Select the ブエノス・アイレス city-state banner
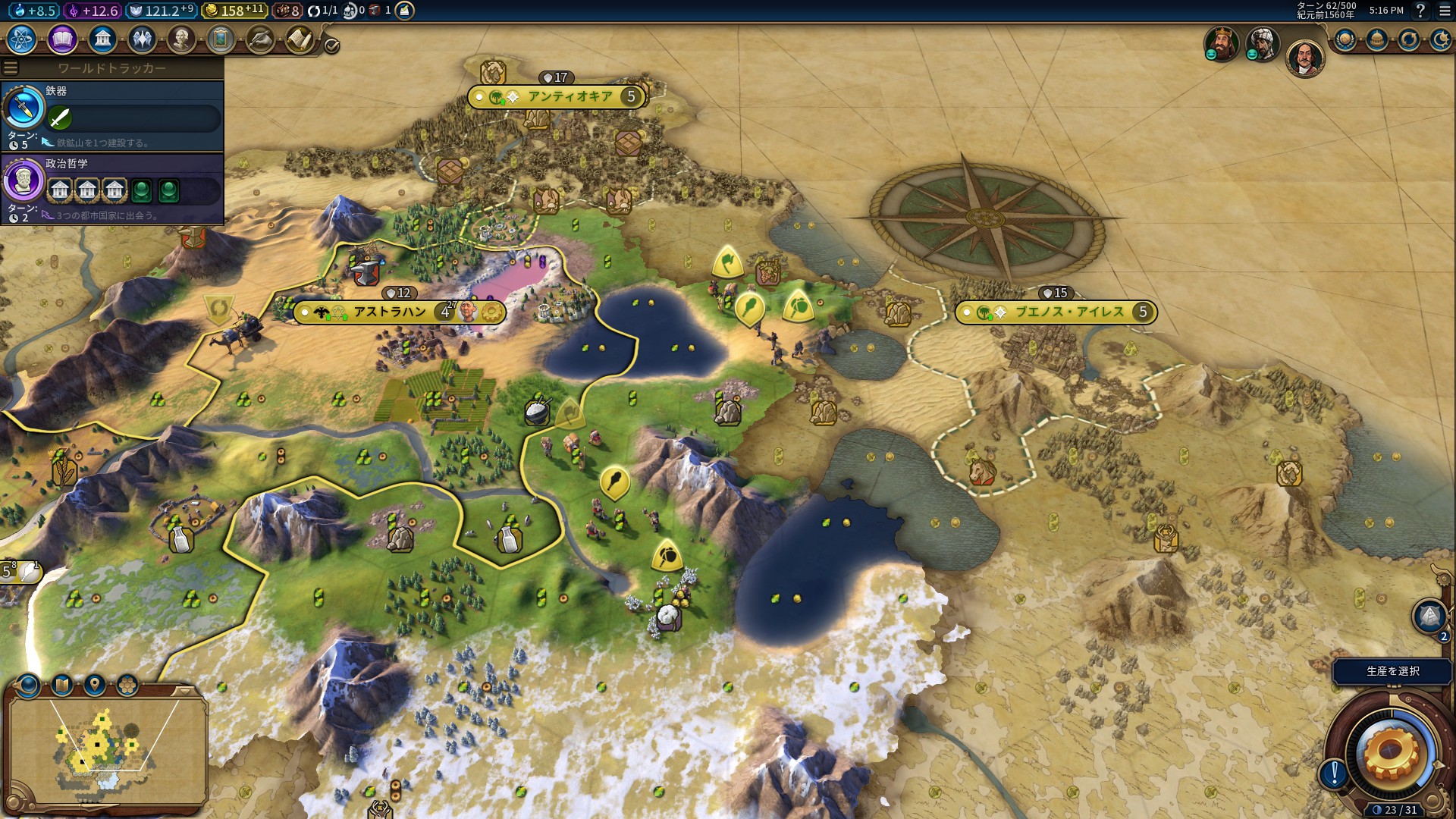The width and height of the screenshot is (1456, 819). (x=1069, y=312)
